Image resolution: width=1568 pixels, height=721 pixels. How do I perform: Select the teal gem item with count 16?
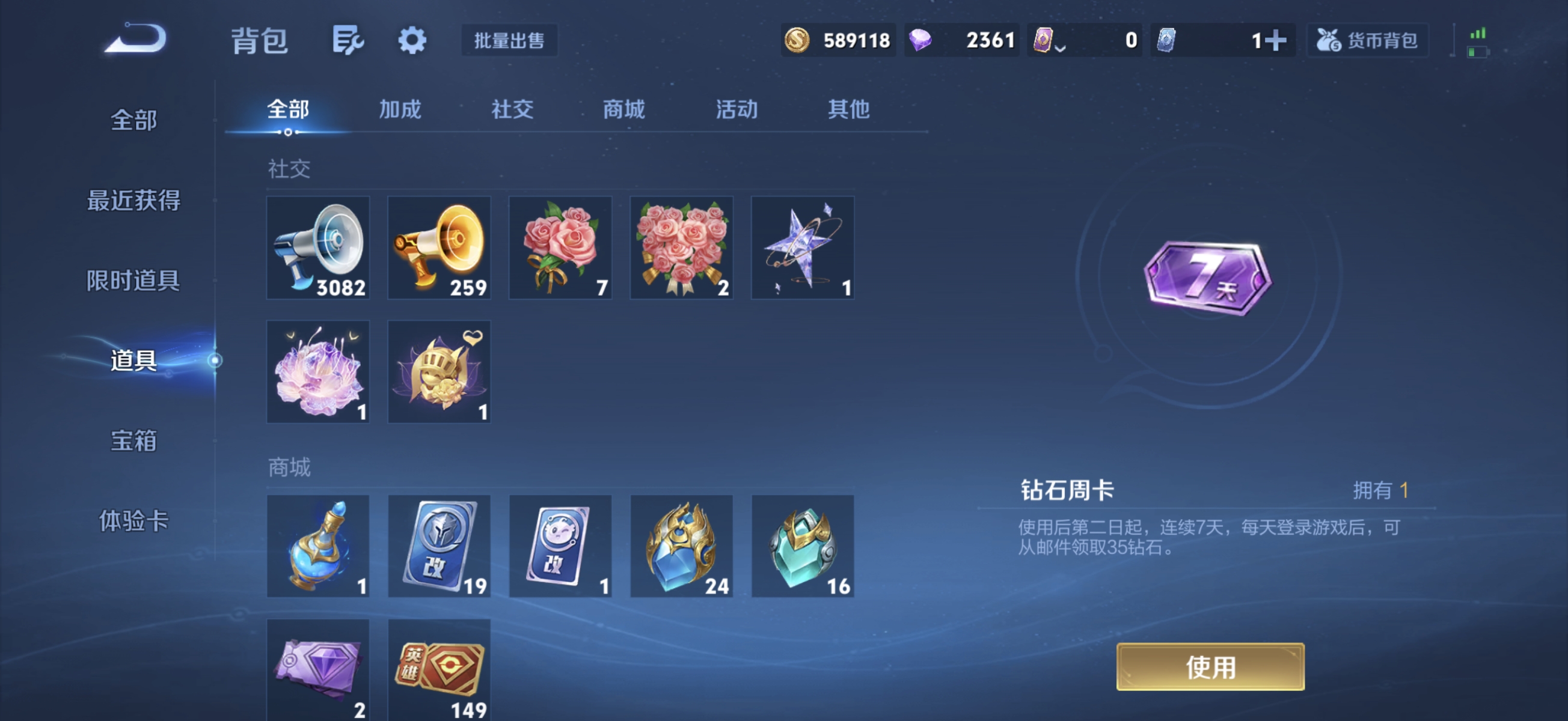click(802, 546)
